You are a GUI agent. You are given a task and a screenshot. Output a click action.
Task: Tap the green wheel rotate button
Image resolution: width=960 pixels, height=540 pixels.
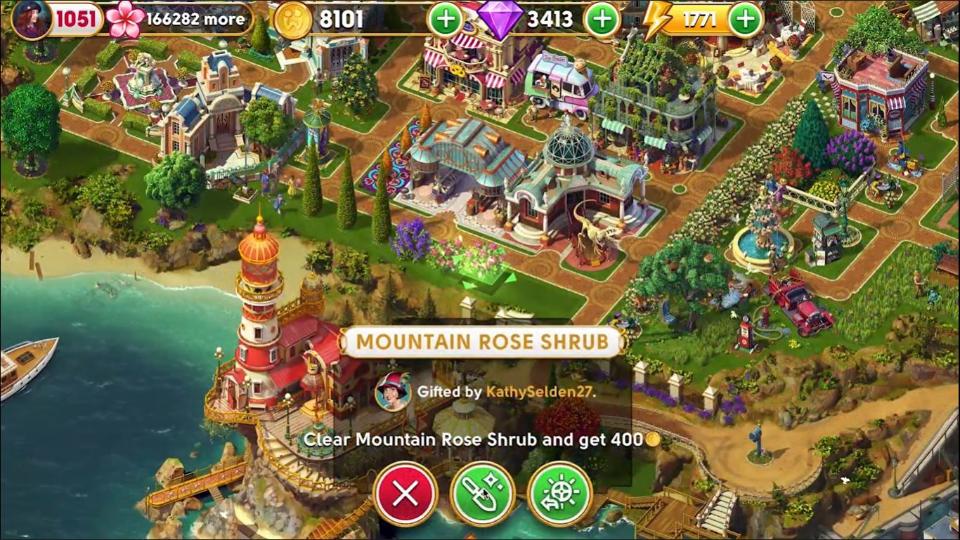559,493
